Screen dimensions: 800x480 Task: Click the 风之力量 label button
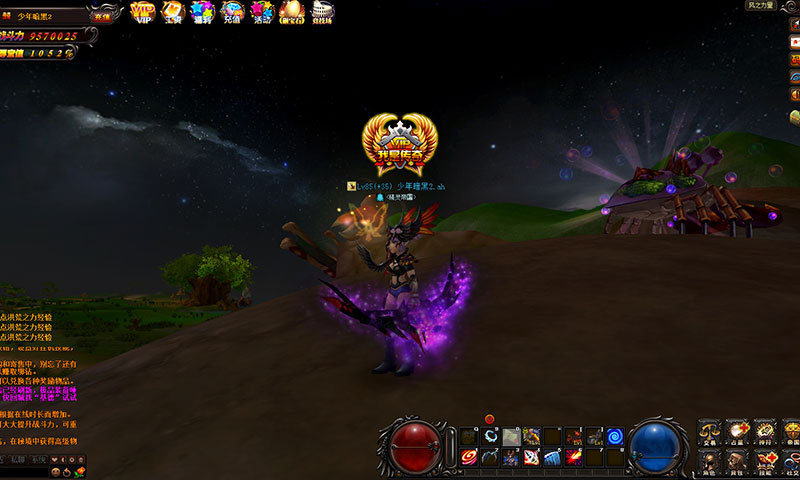coord(760,6)
